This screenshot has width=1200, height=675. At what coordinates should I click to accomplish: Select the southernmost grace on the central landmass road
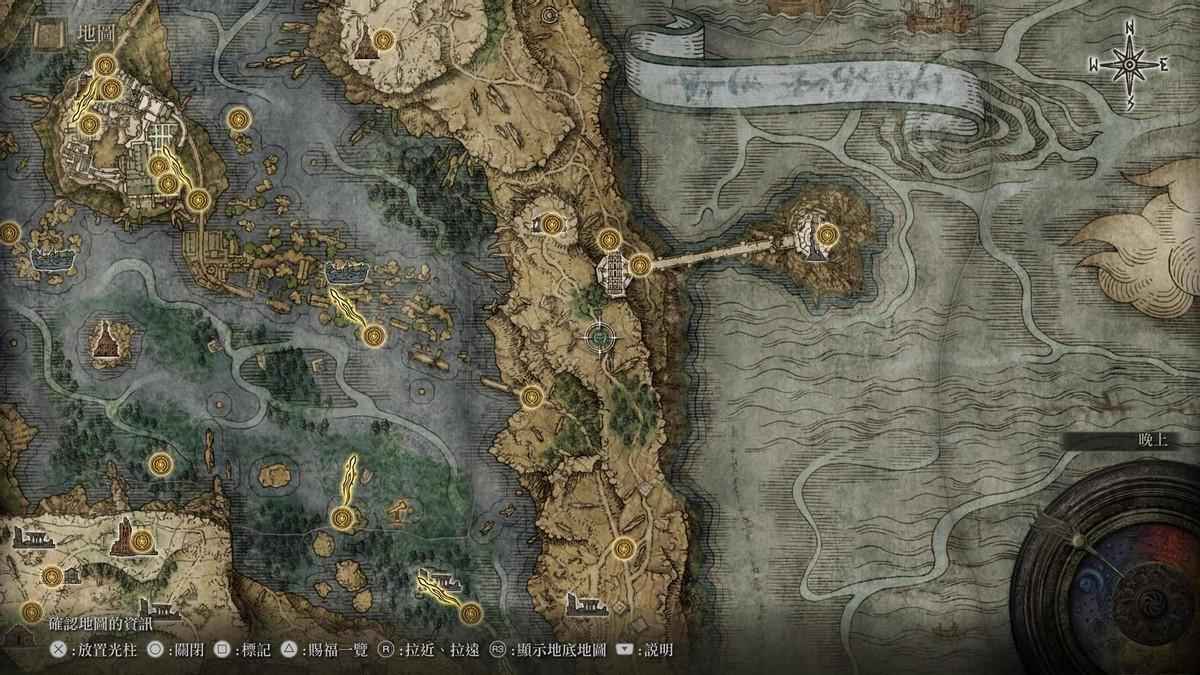pyautogui.click(x=624, y=547)
